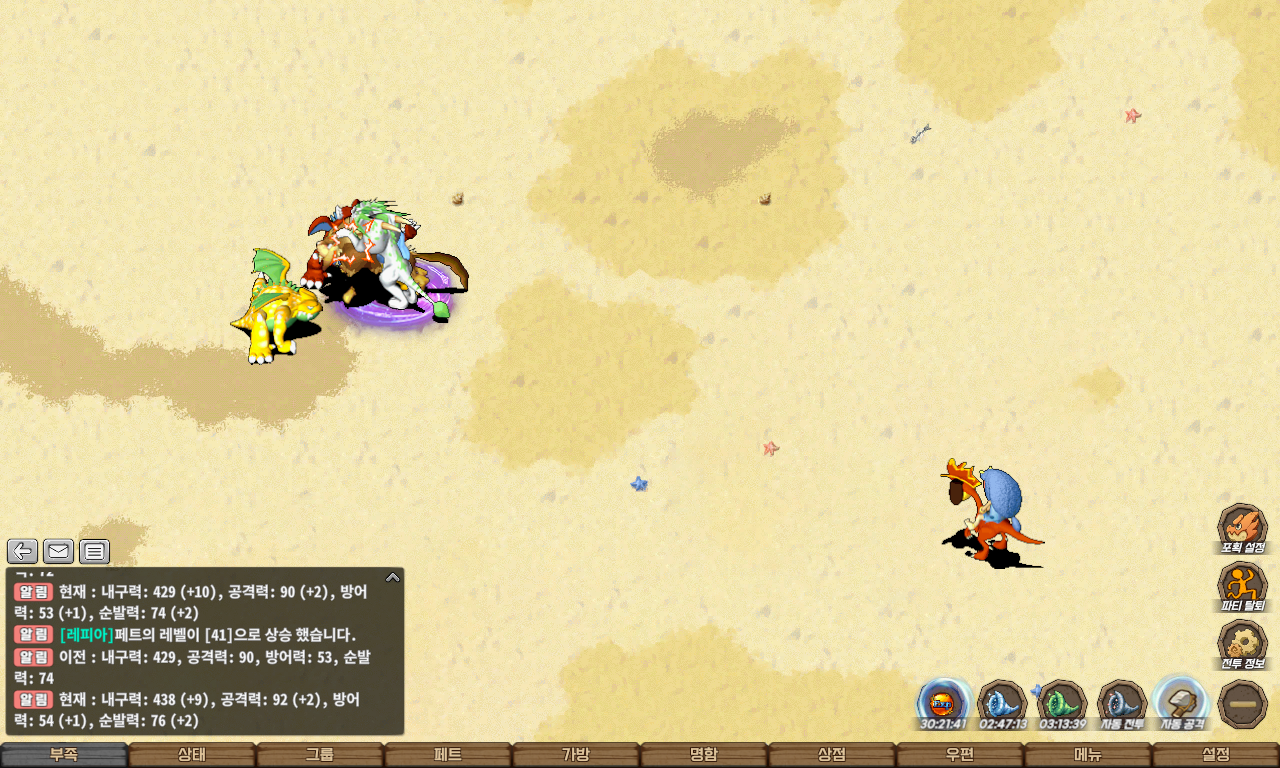
Task: Open the 설정 (Settings) menu
Action: coord(1216,755)
